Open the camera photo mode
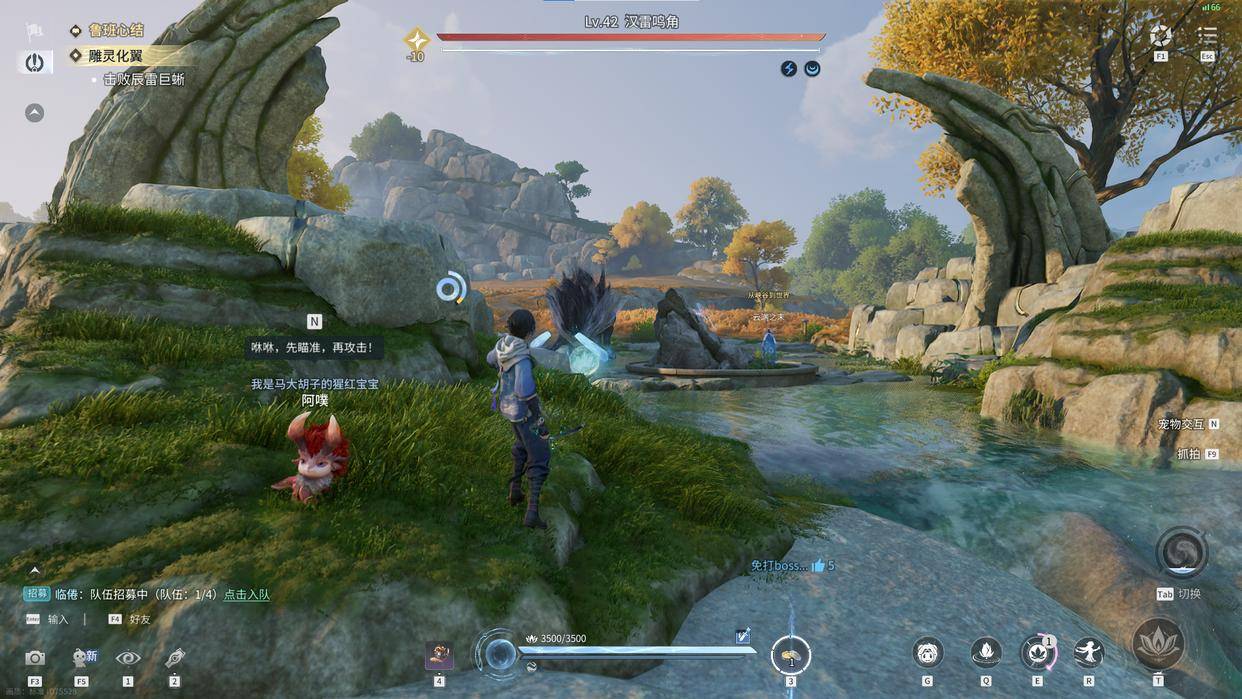1242x699 pixels. click(x=35, y=658)
